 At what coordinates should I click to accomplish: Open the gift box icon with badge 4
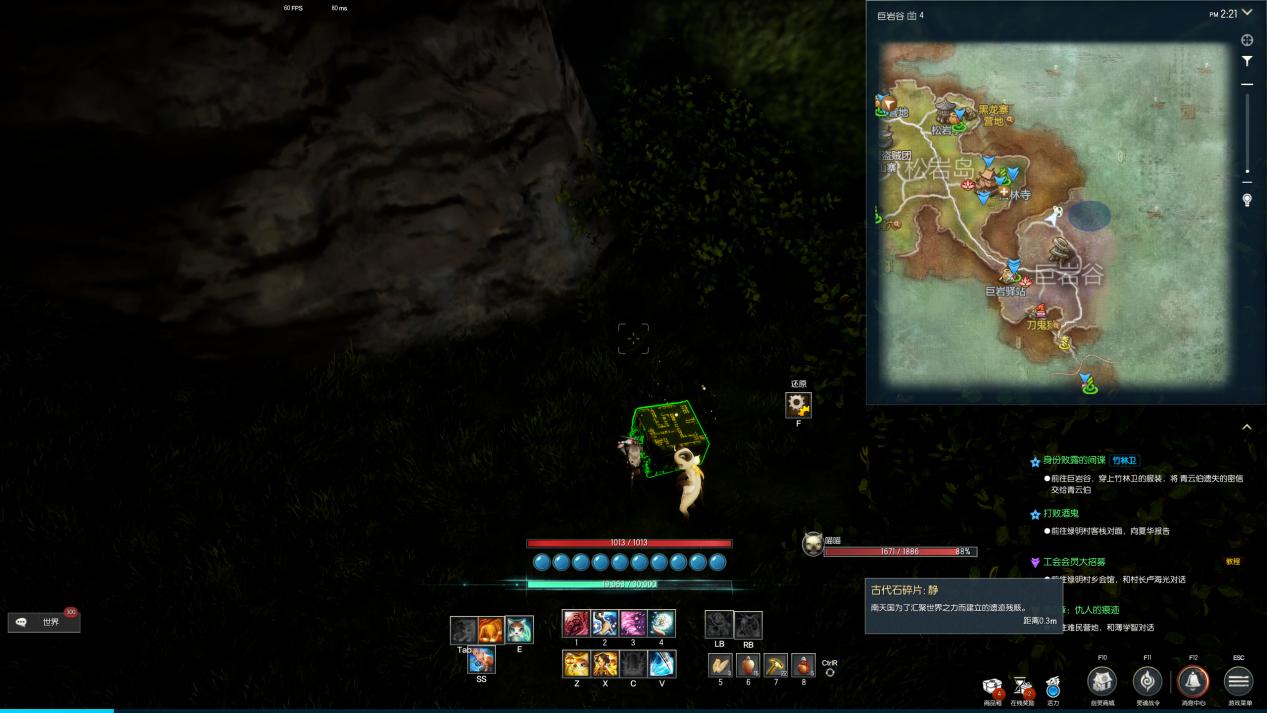point(993,686)
